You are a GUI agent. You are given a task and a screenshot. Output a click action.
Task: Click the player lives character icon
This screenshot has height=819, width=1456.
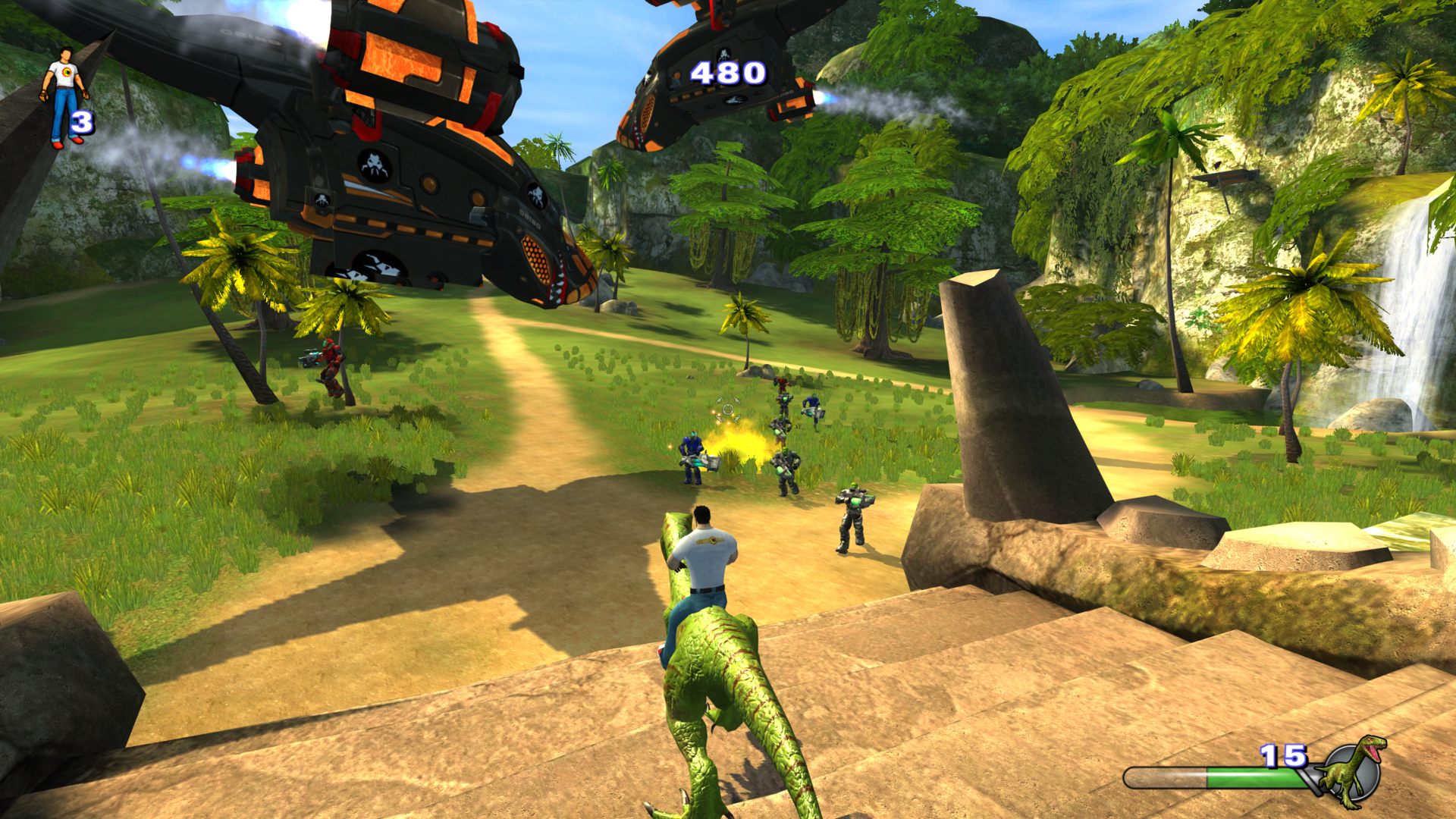(x=64, y=96)
